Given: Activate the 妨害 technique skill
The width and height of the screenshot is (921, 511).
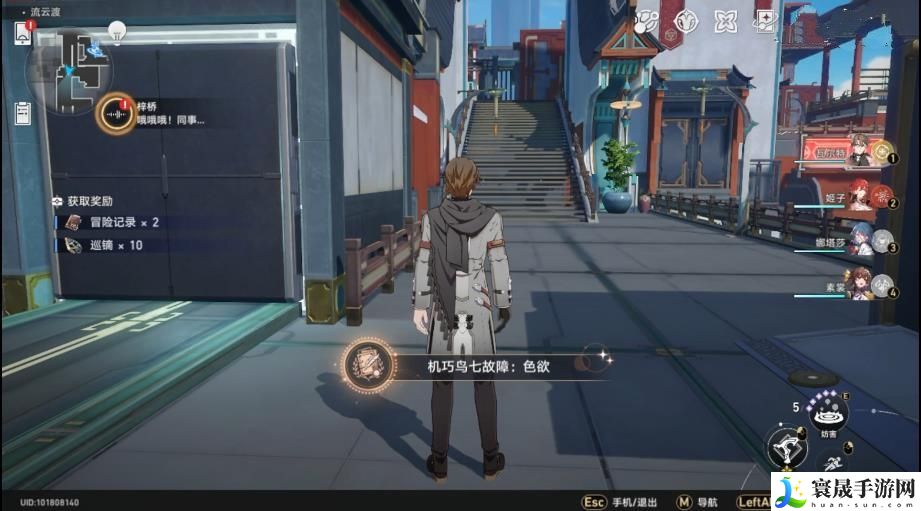Looking at the screenshot, I should click(x=827, y=412).
